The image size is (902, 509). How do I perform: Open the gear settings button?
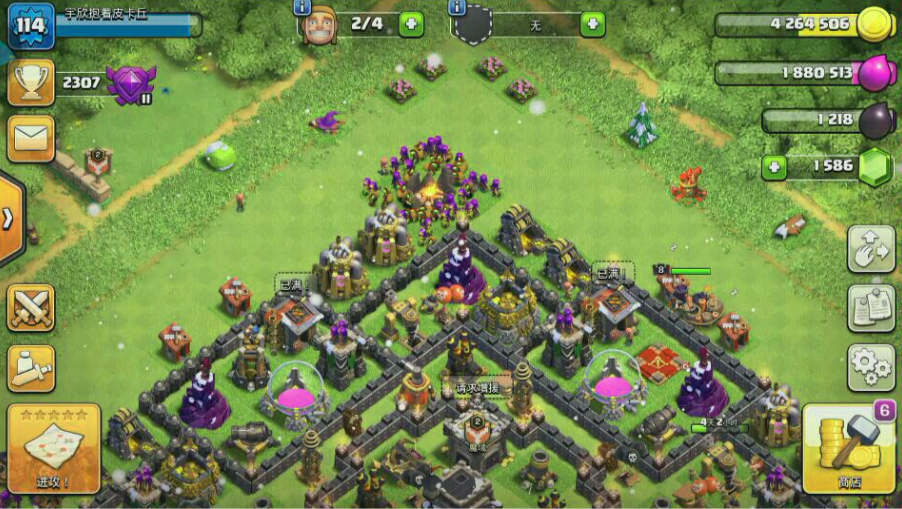871,367
